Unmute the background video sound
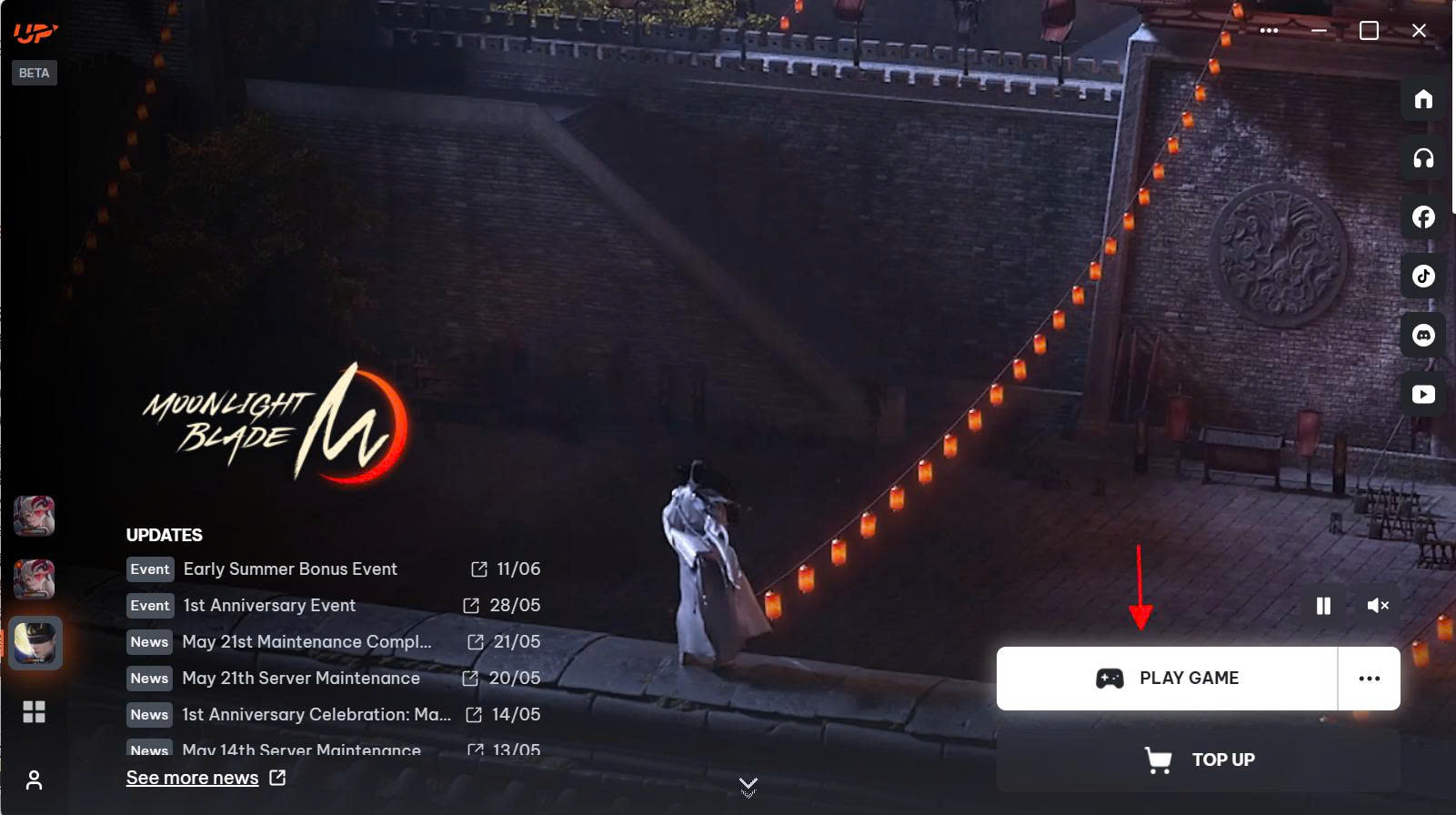 click(1378, 606)
